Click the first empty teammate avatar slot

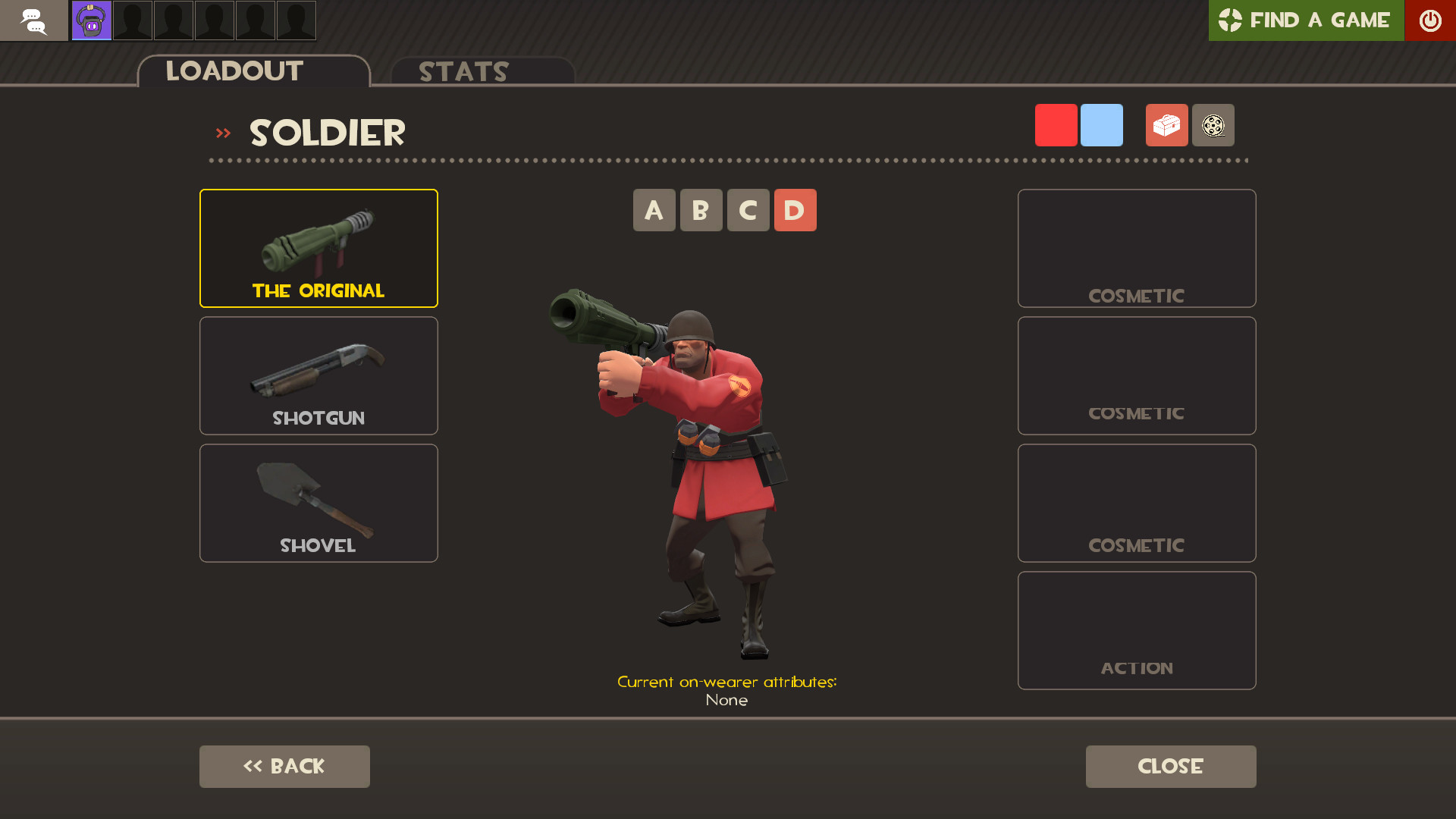coord(132,20)
